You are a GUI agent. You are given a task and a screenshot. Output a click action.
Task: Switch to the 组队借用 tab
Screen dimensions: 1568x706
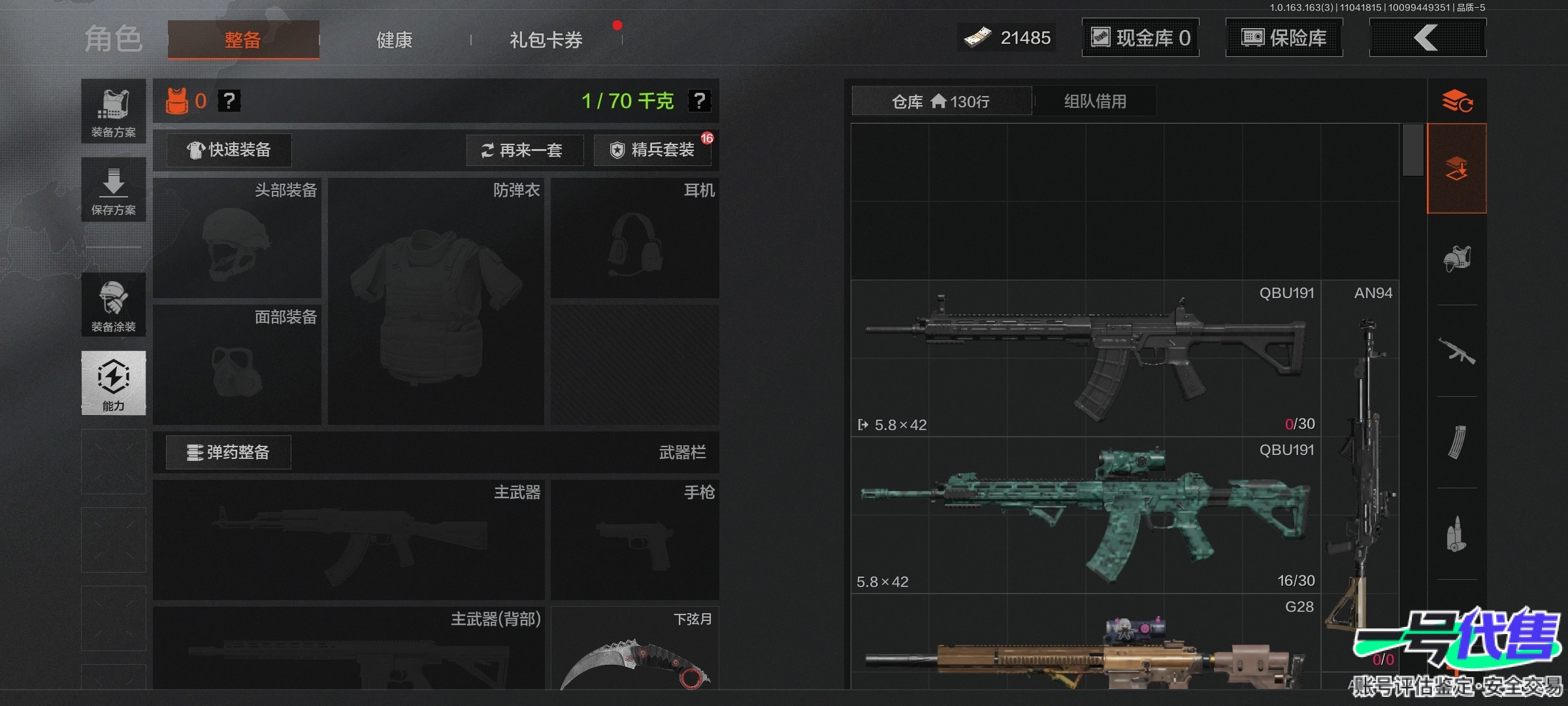coord(1095,101)
